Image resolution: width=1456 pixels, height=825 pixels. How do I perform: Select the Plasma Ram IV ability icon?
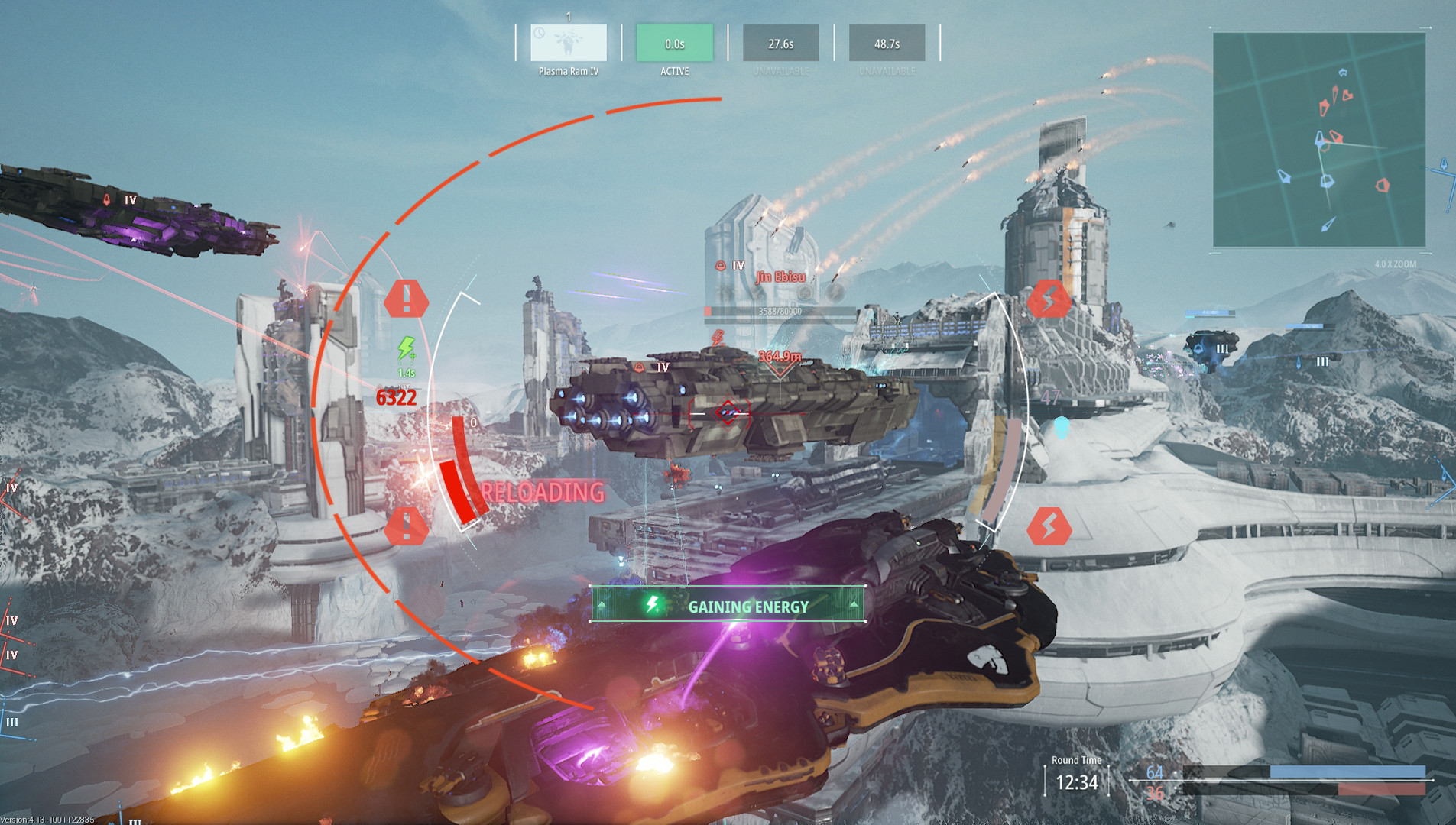pos(567,44)
